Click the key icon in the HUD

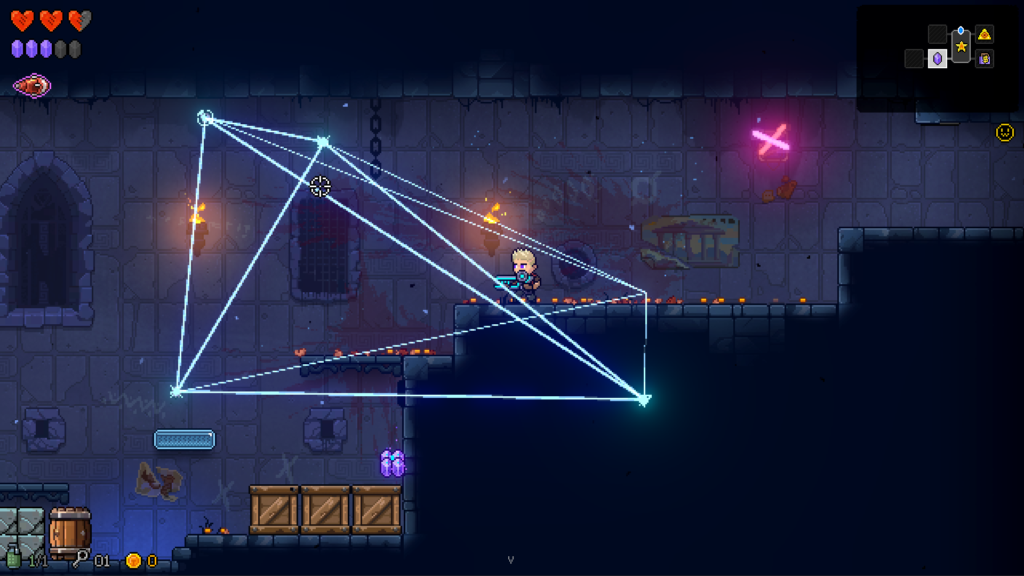pyautogui.click(x=80, y=559)
